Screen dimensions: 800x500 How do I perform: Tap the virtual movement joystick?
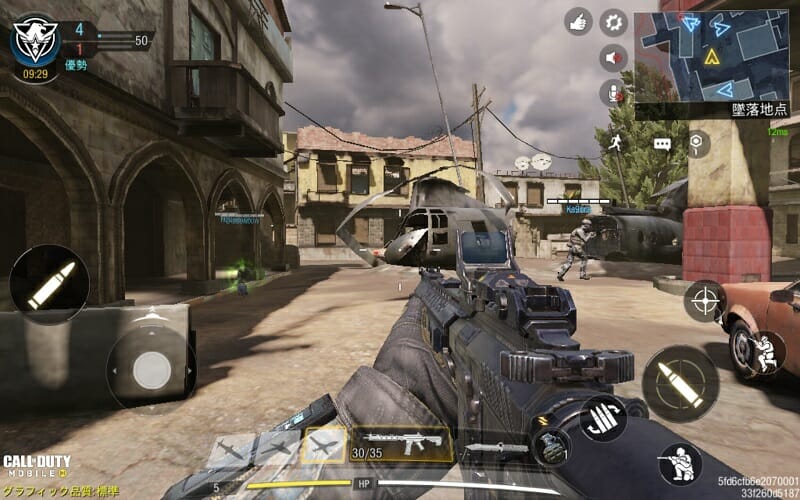151,370
